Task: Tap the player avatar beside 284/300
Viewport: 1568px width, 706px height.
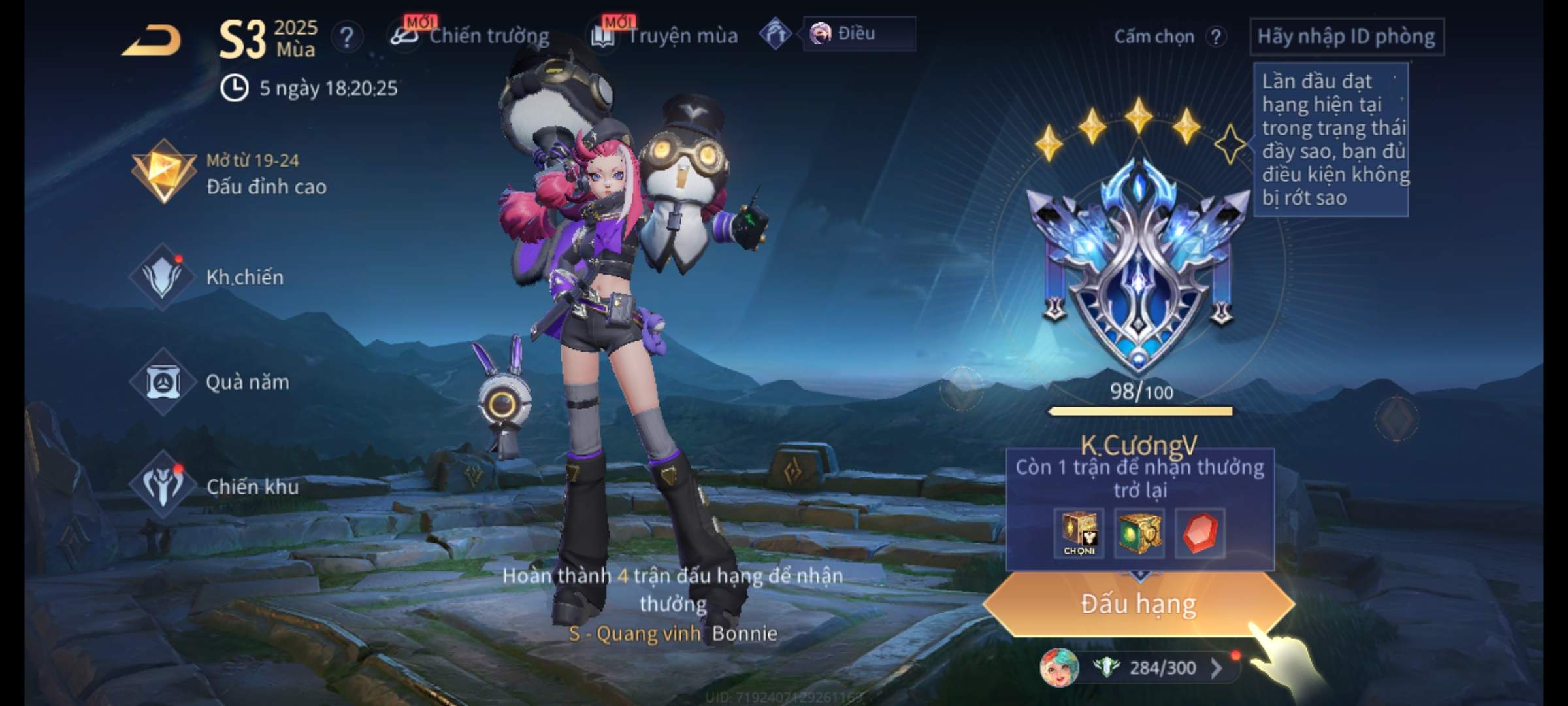Action: click(1058, 667)
